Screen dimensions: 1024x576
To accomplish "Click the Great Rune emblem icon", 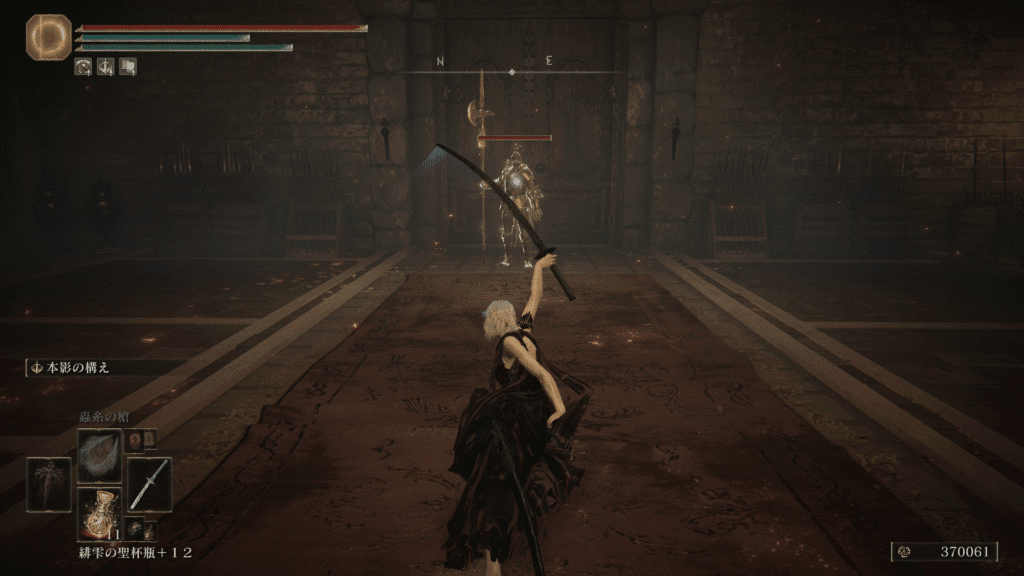I will (48, 37).
